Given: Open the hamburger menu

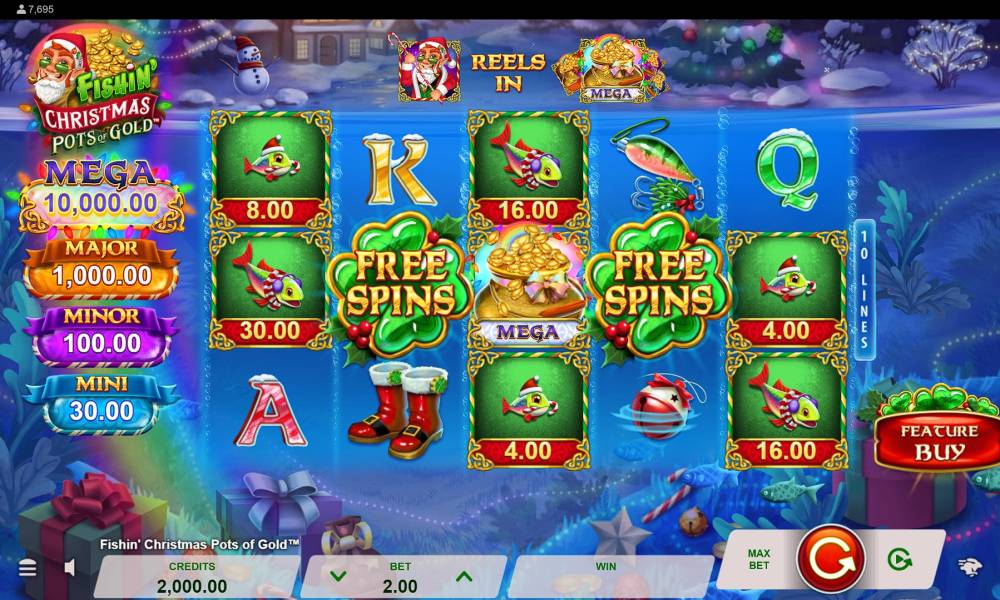Looking at the screenshot, I should [x=28, y=568].
